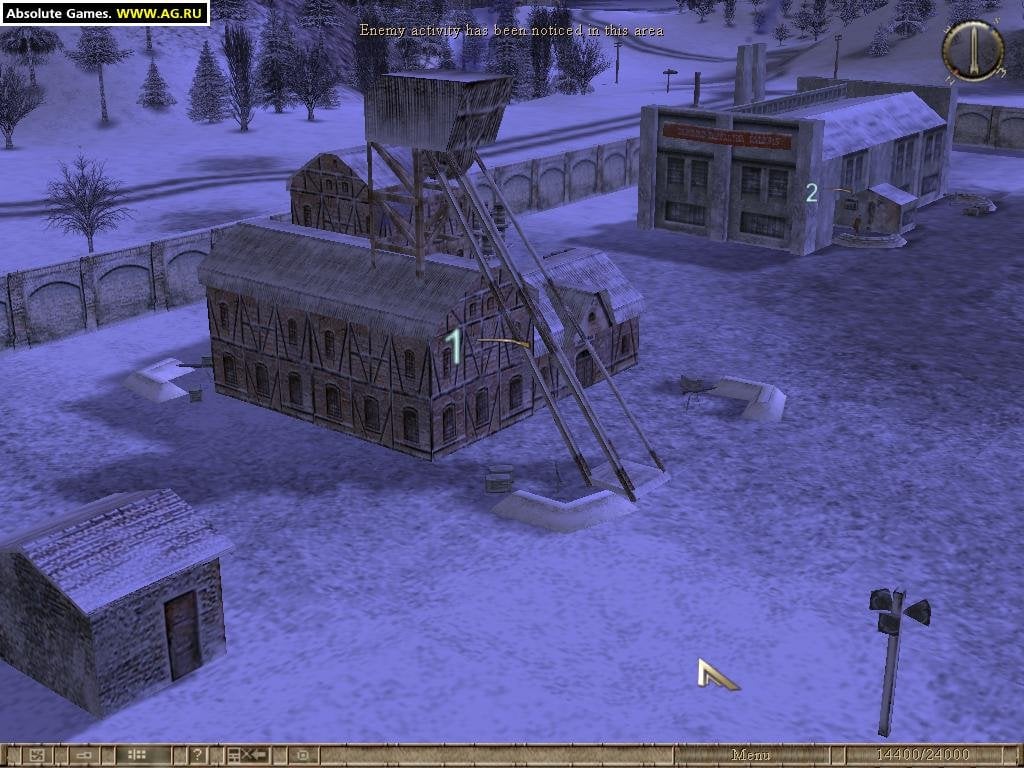The height and width of the screenshot is (768, 1024).
Task: Select group marker number 2
Action: click(812, 193)
